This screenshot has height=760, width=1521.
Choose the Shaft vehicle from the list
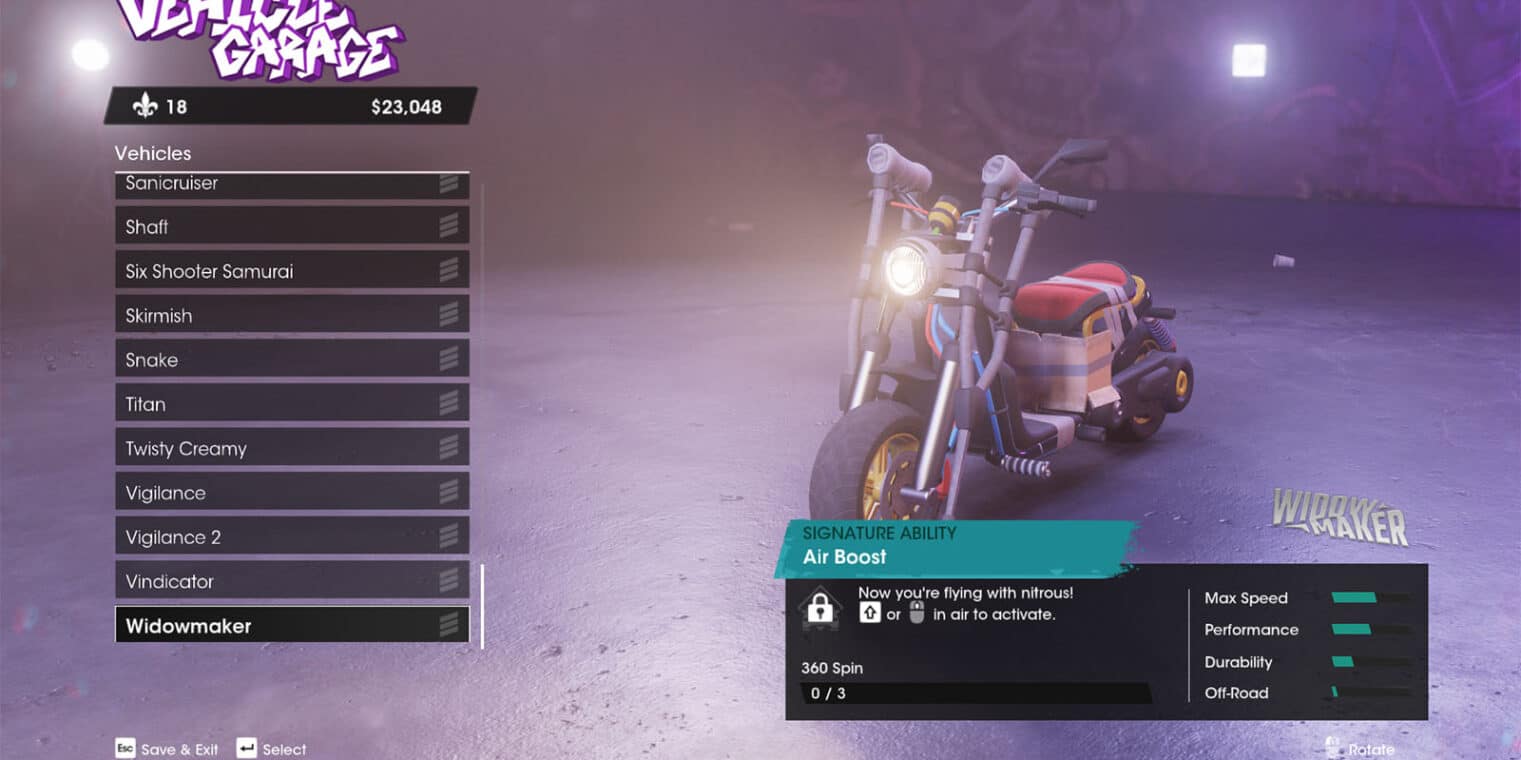[x=291, y=227]
